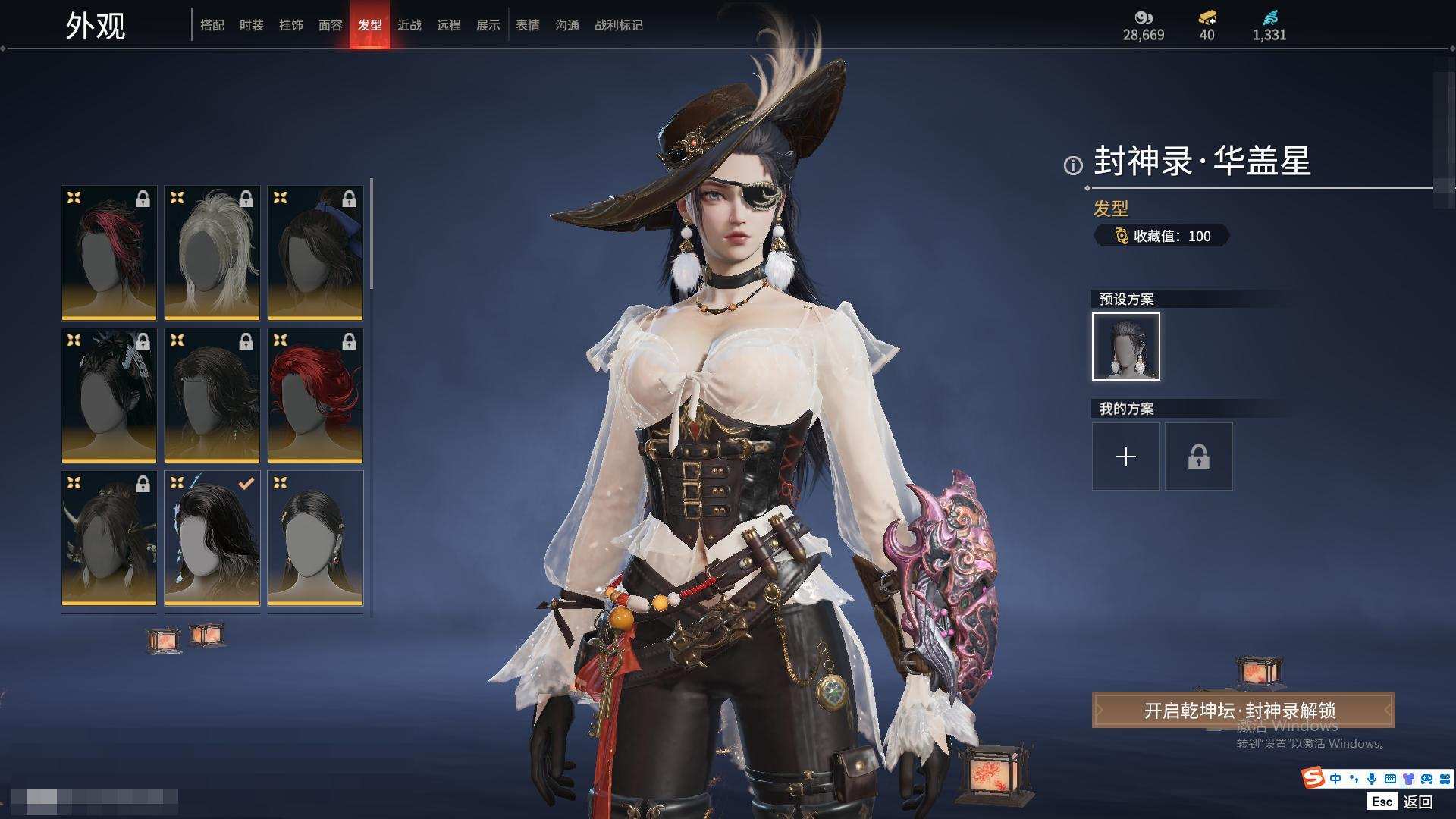Switch to the 远程 tab

(448, 25)
